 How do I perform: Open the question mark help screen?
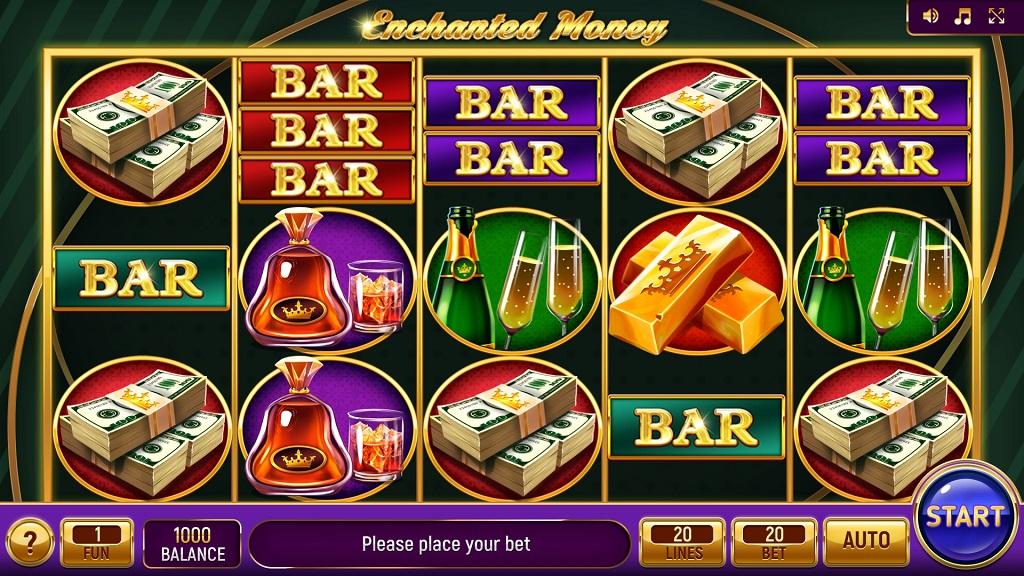coord(30,543)
